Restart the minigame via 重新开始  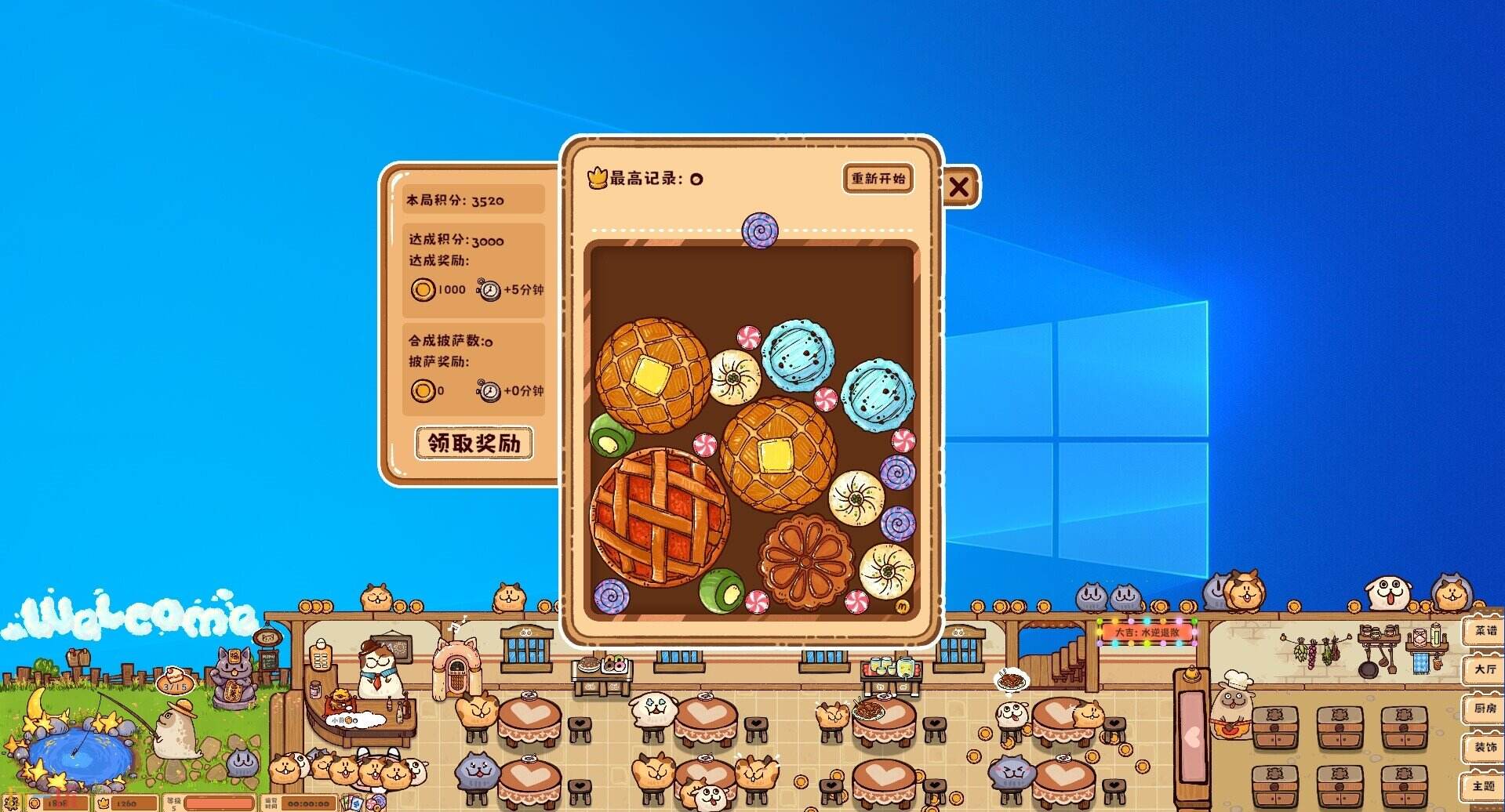click(x=878, y=179)
